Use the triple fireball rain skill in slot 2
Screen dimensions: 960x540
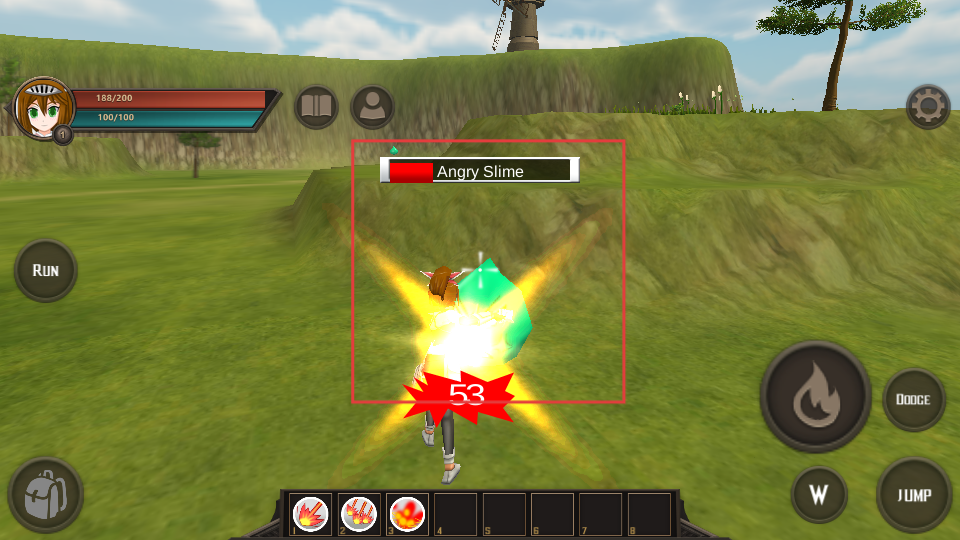359,514
